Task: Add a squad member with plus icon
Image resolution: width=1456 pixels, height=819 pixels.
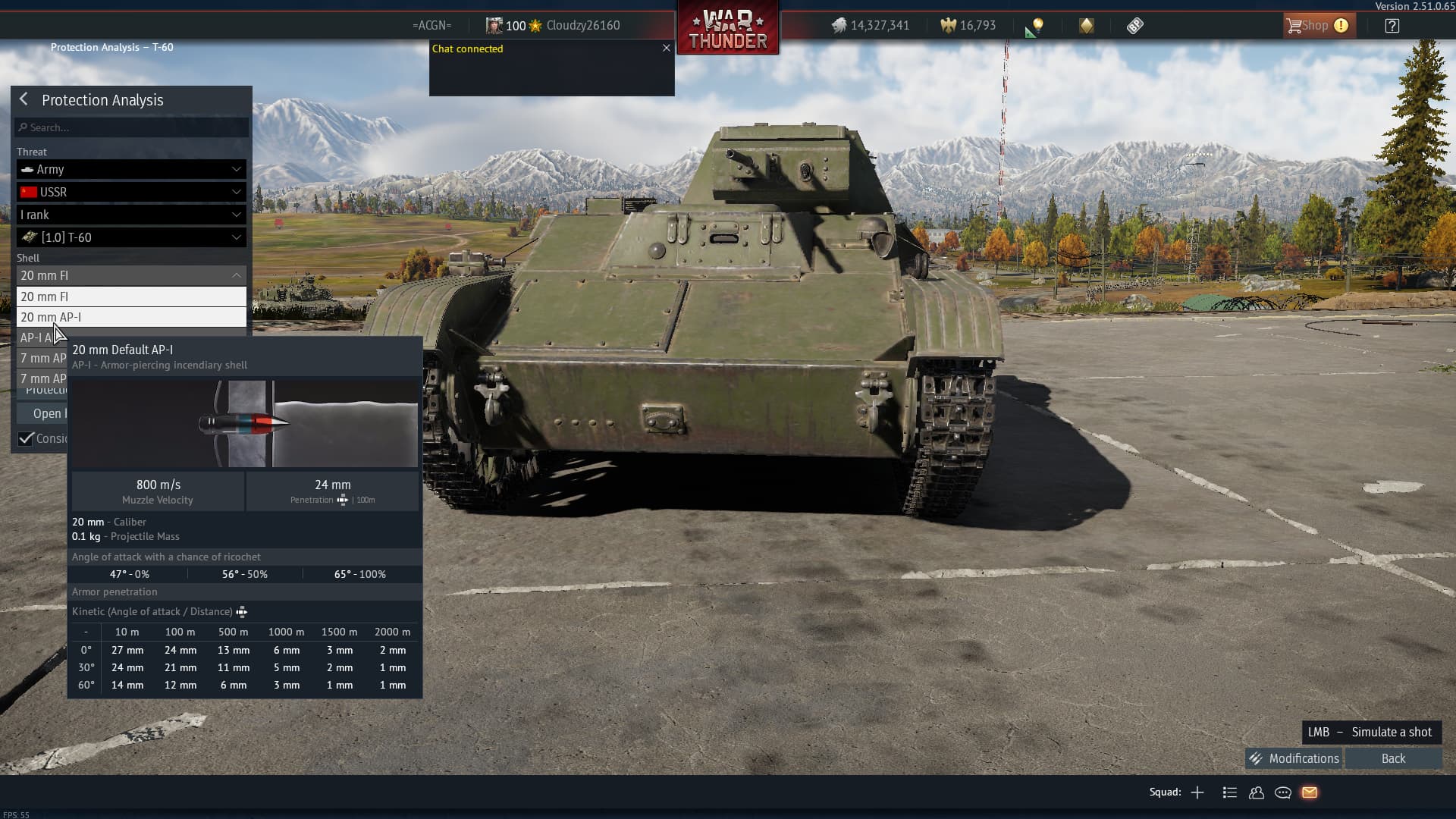Action: click(x=1197, y=792)
